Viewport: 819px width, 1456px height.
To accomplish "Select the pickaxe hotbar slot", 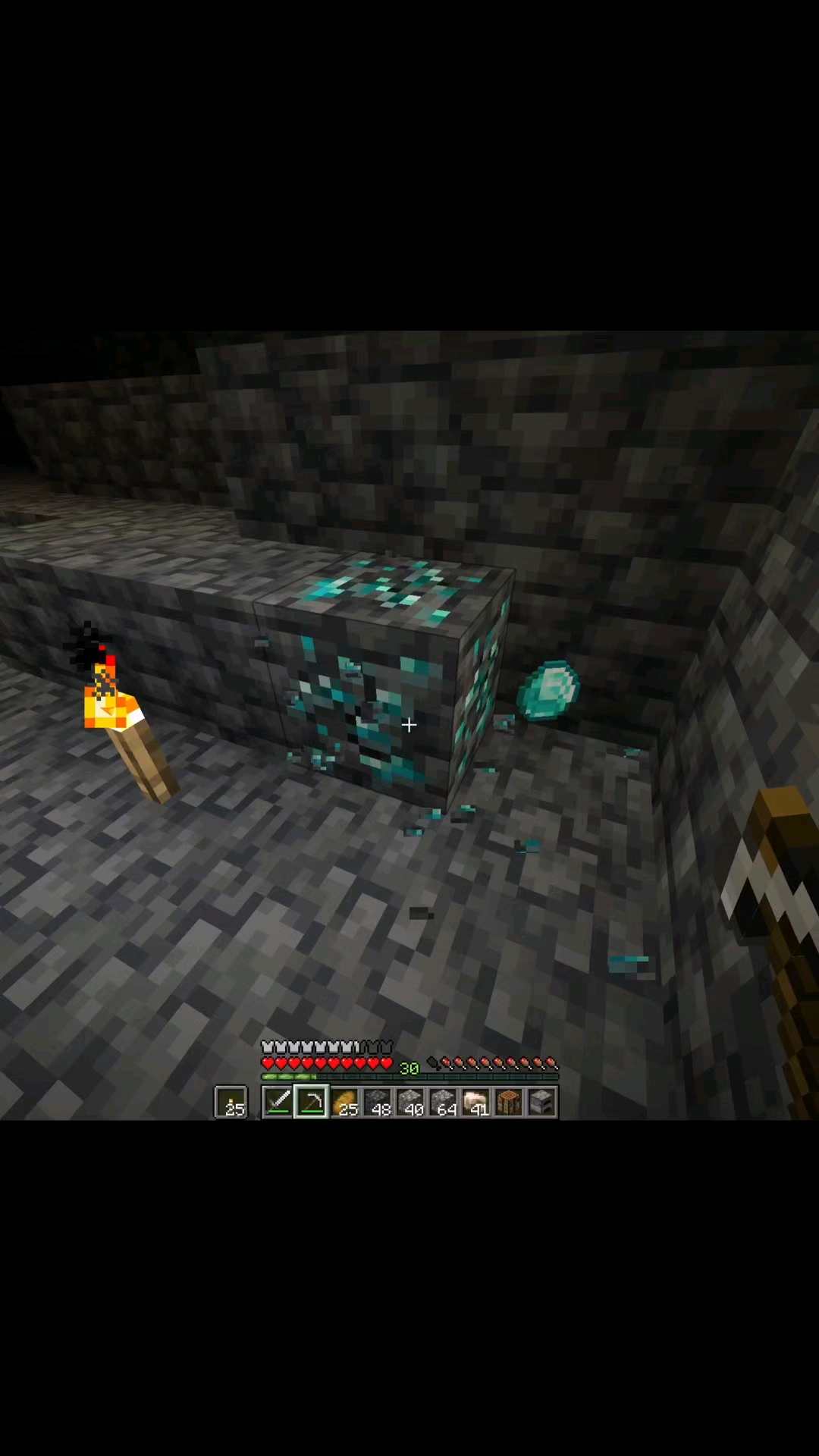I will [311, 1102].
